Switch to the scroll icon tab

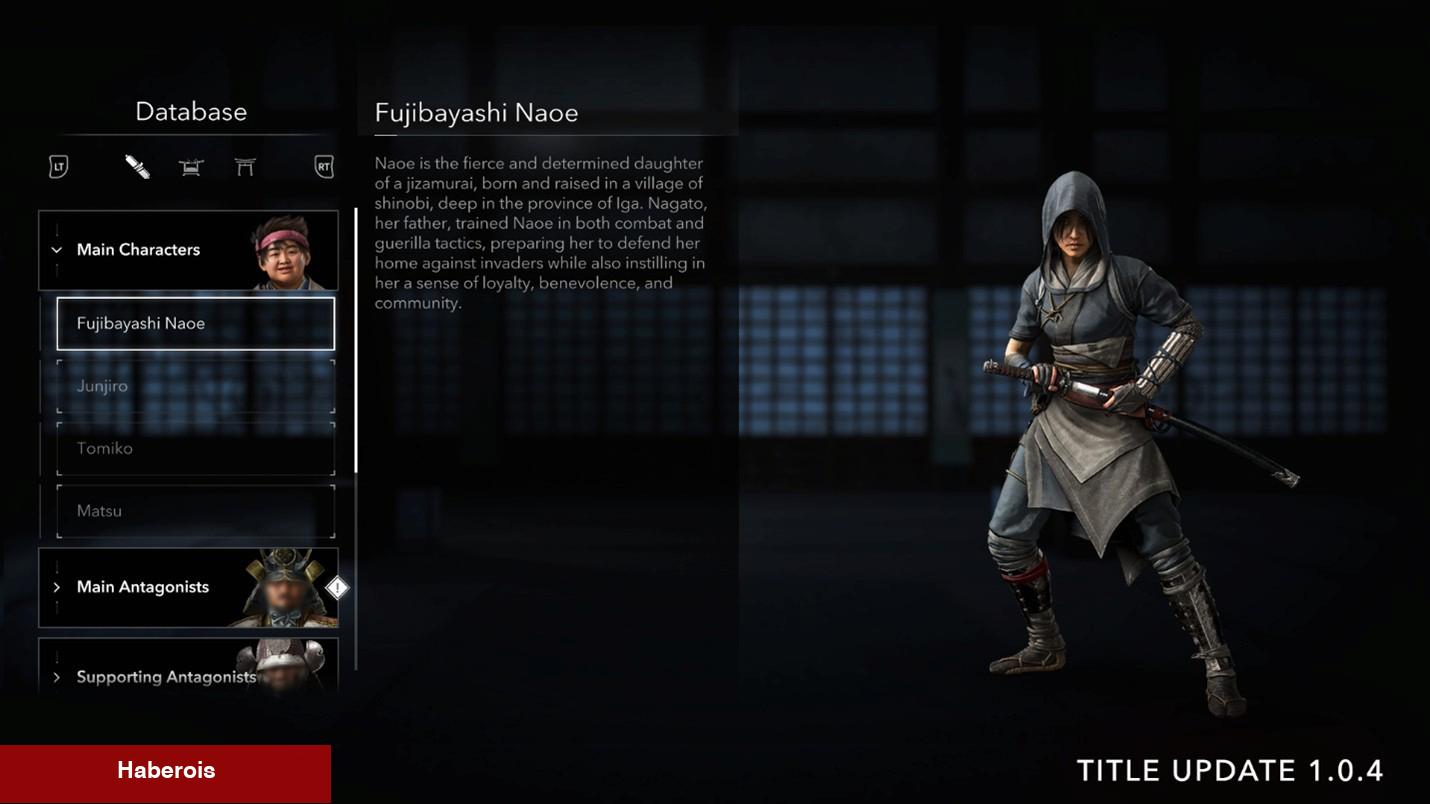coord(137,167)
